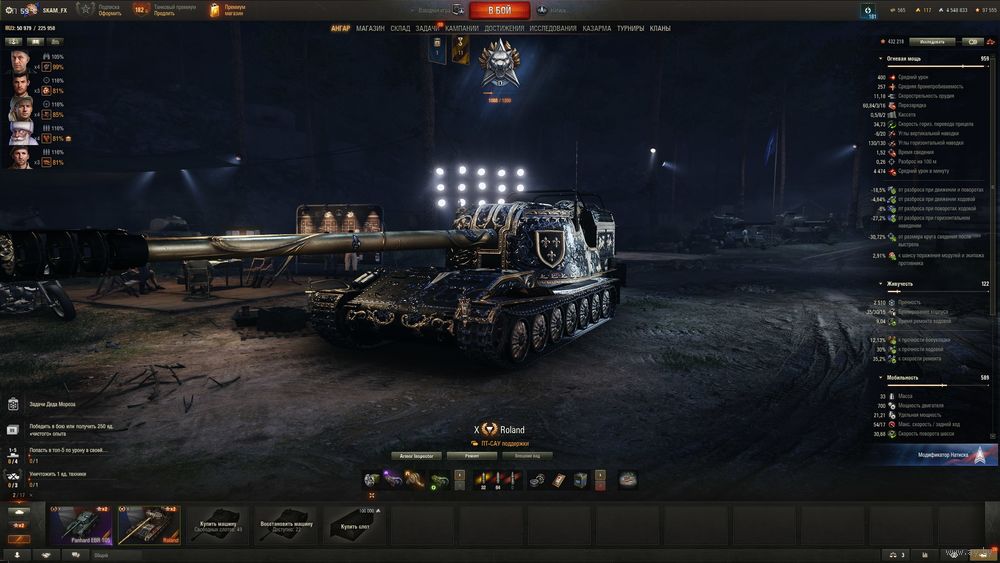Click the Исследовать button
The height and width of the screenshot is (563, 1000).
point(932,42)
